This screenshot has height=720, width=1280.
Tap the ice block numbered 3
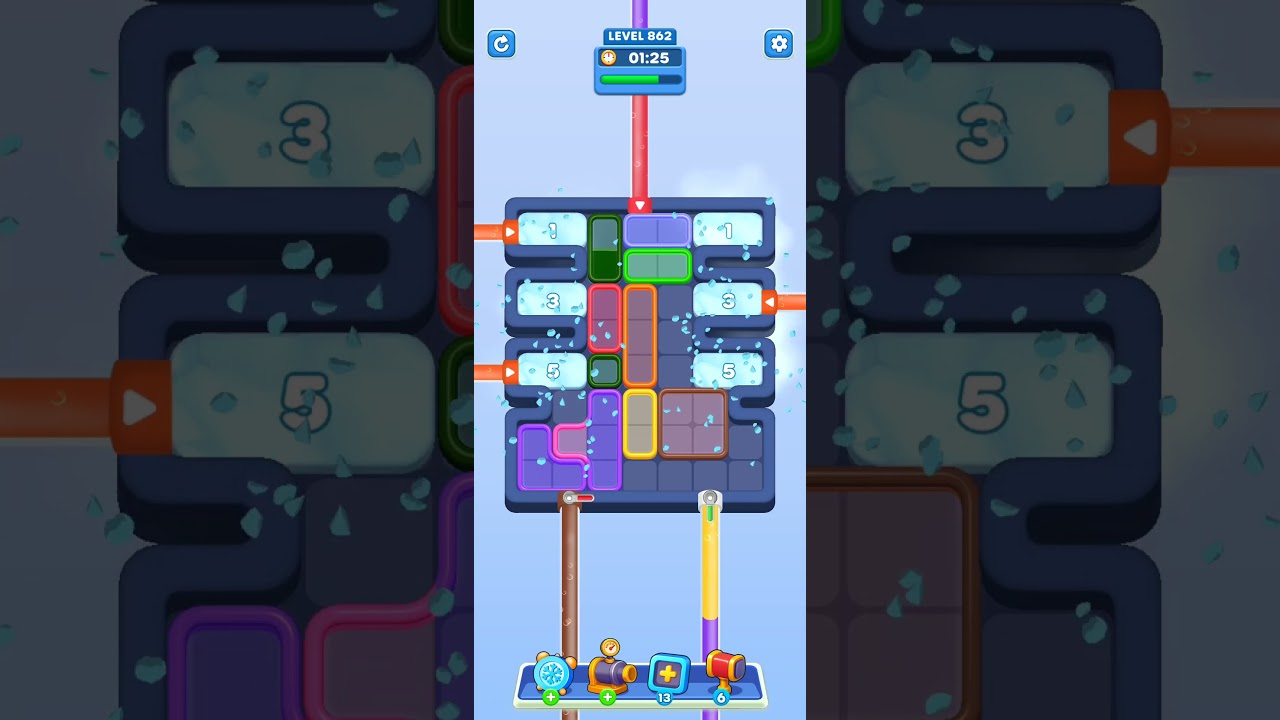550,300
